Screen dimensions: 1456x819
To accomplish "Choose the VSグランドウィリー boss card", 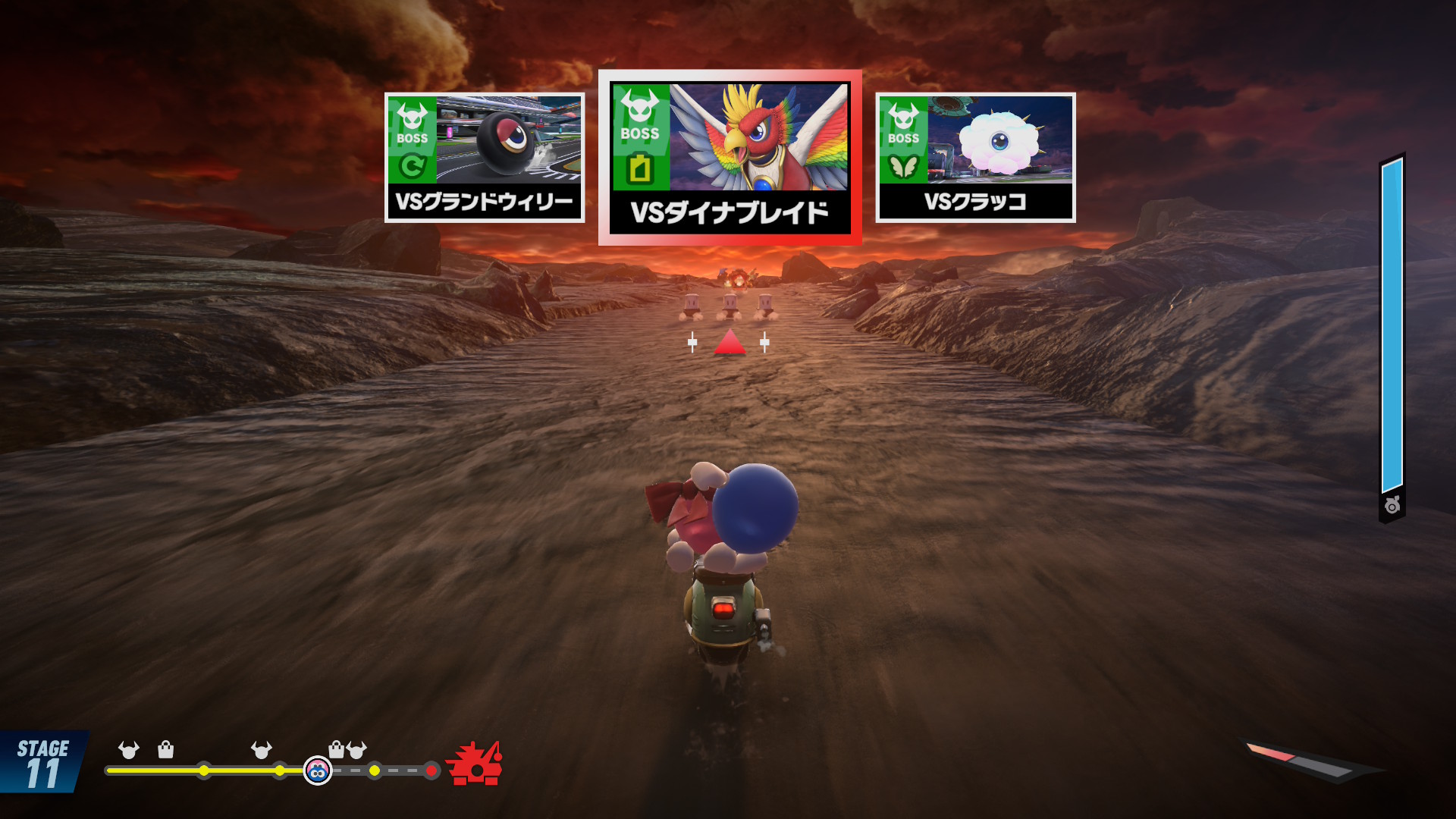I will (x=485, y=158).
